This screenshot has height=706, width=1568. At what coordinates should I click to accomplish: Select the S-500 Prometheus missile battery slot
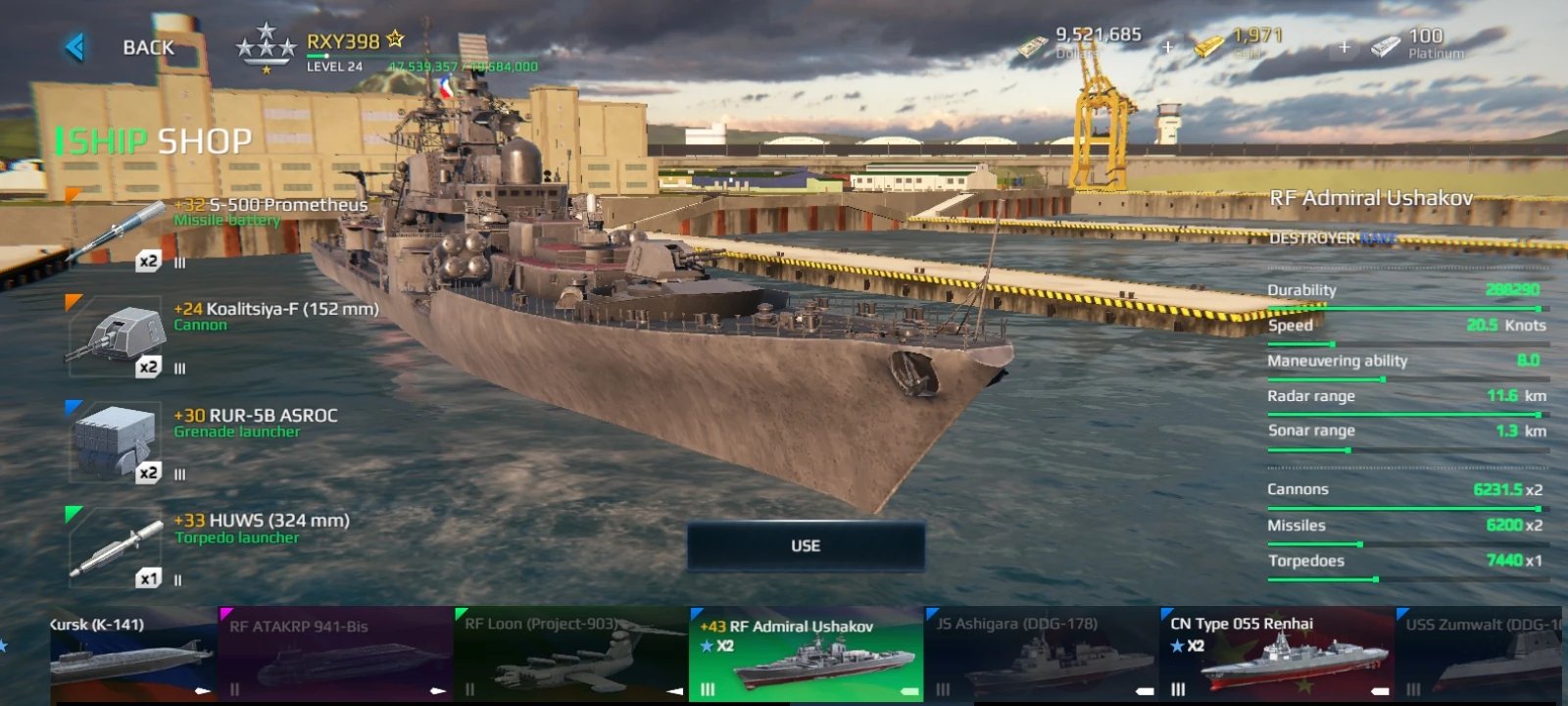click(116, 232)
